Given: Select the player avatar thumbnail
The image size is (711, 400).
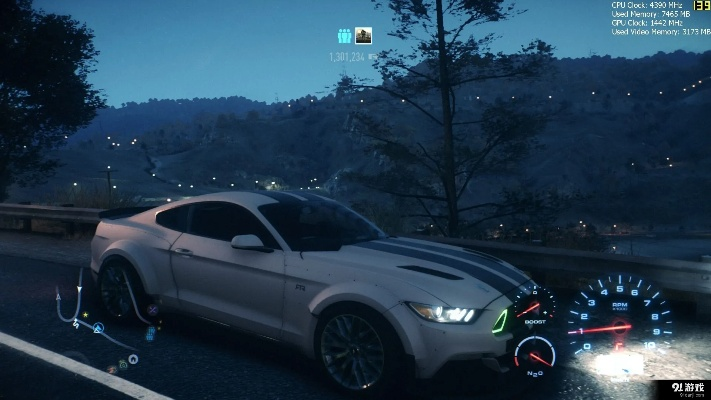Looking at the screenshot, I should [x=363, y=36].
